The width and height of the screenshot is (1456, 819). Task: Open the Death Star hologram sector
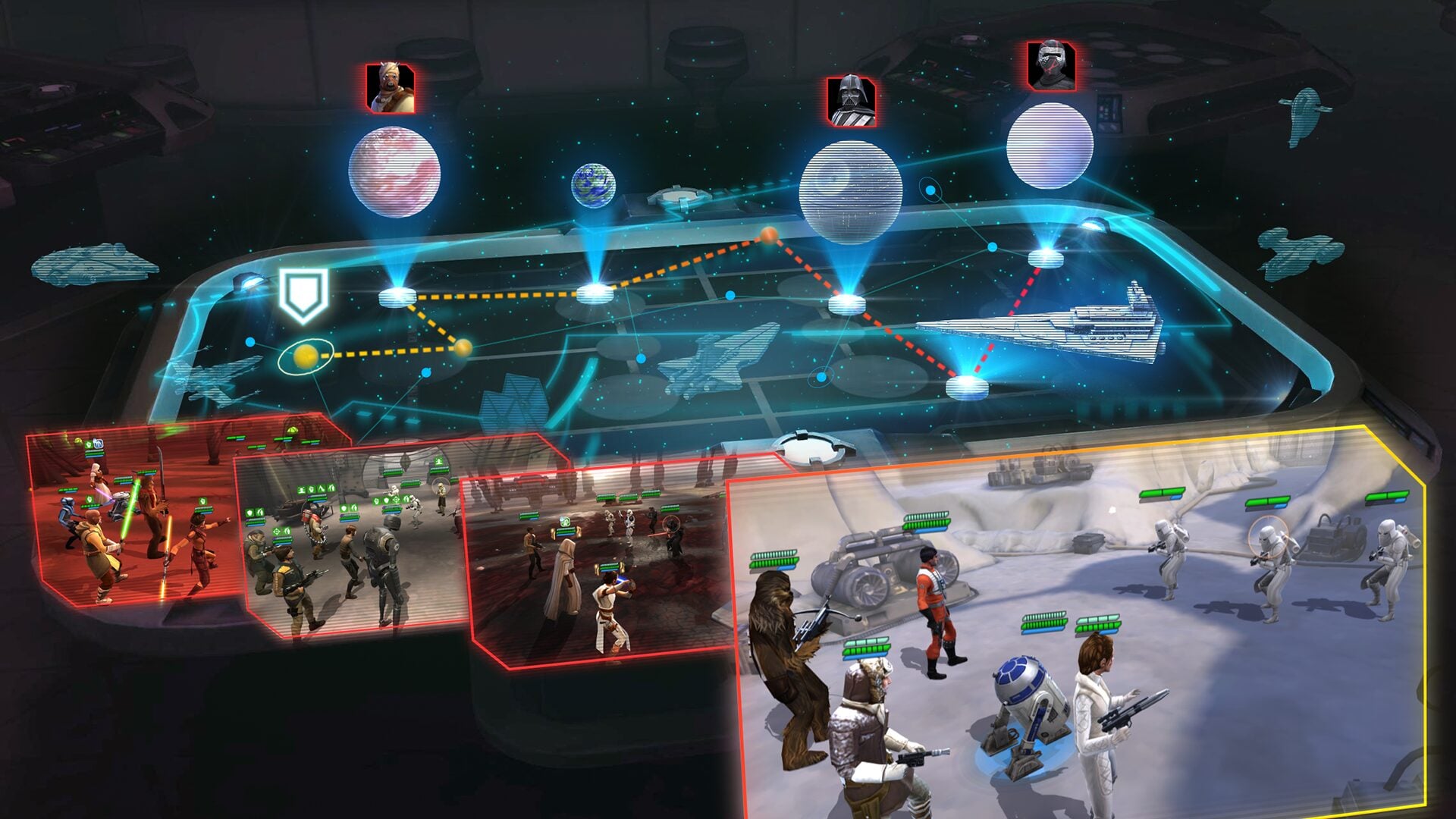coord(851,193)
